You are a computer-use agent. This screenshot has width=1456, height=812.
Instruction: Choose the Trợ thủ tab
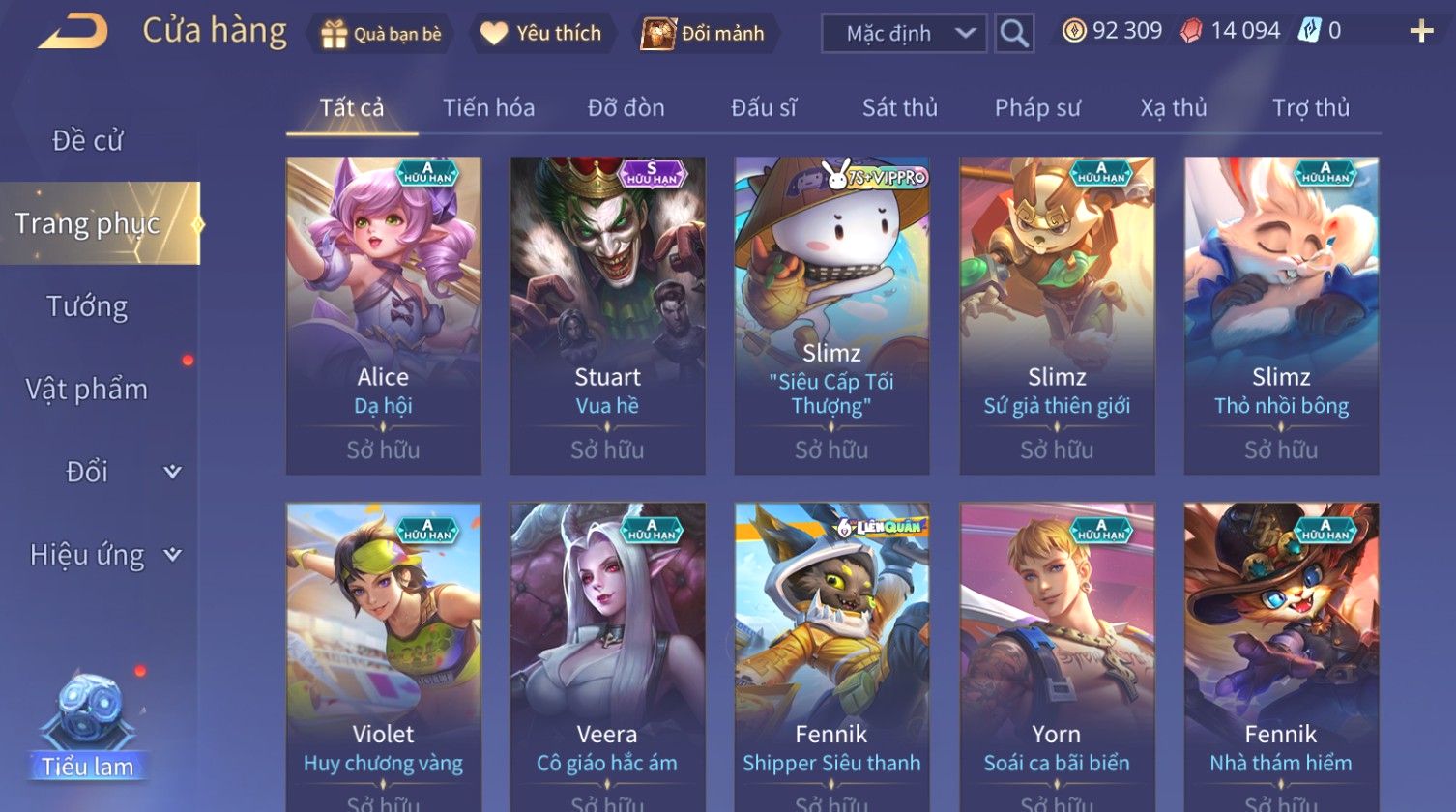pos(1310,108)
